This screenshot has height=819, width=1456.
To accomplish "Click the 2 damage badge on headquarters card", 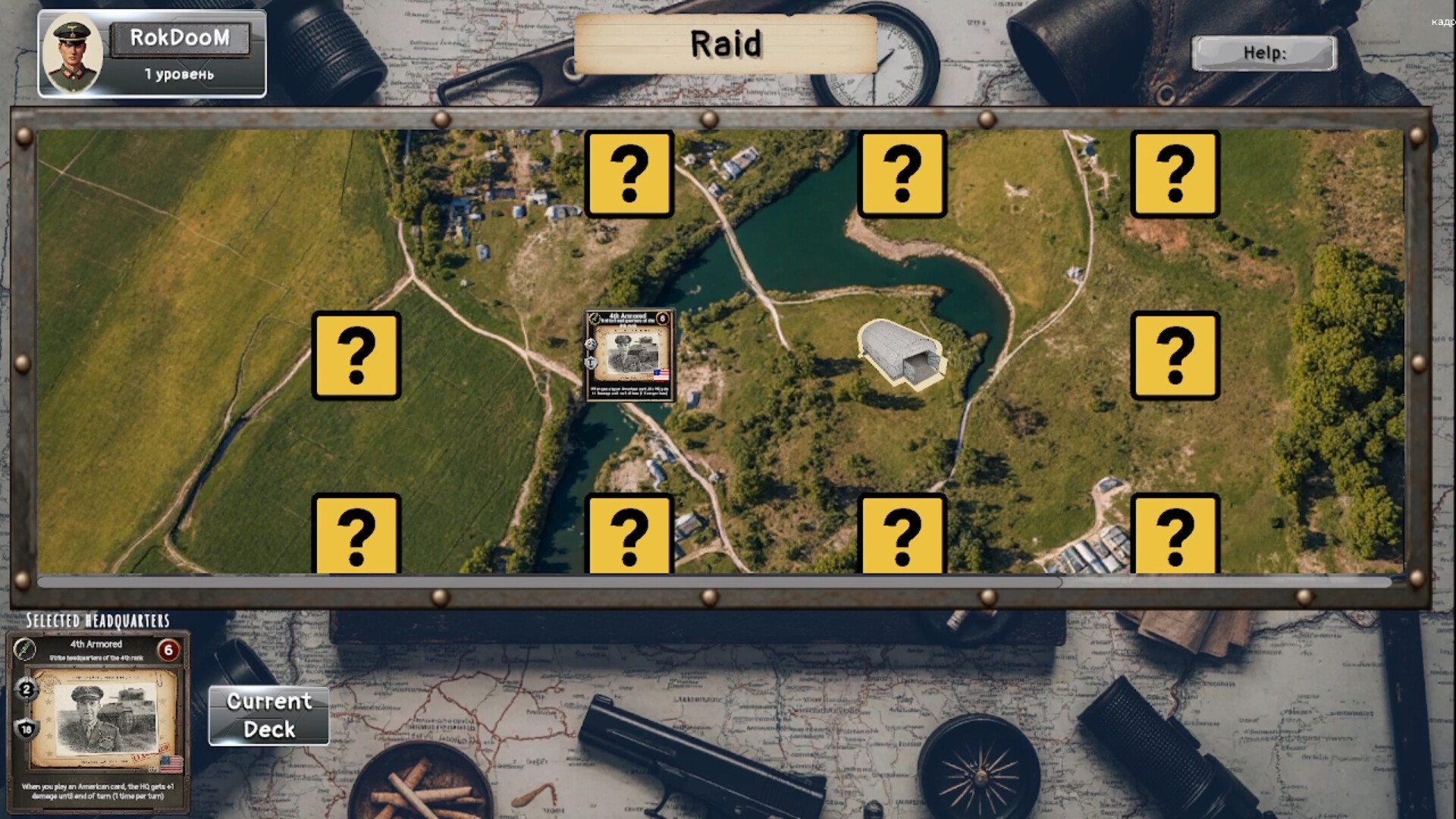I will [26, 691].
